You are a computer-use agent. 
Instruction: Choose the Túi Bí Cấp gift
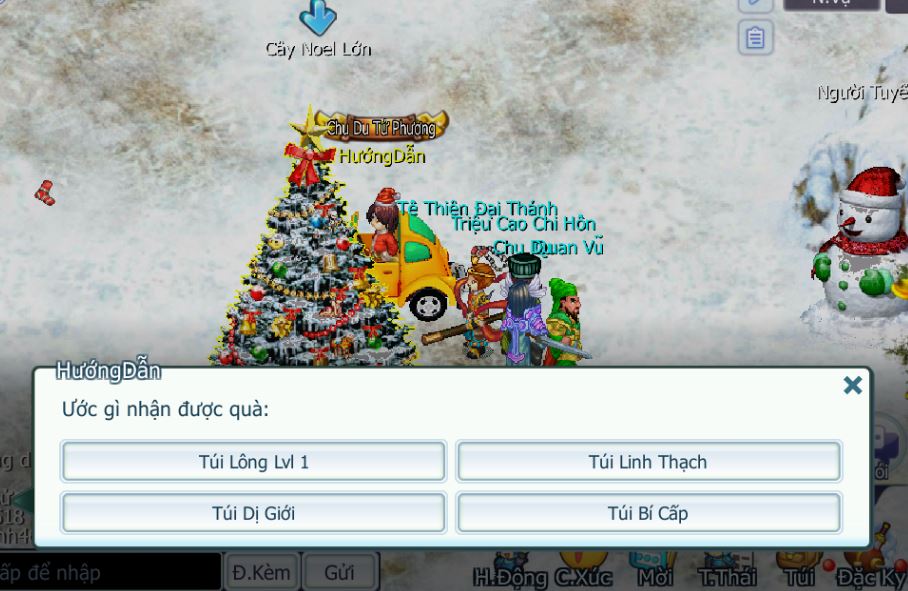648,514
